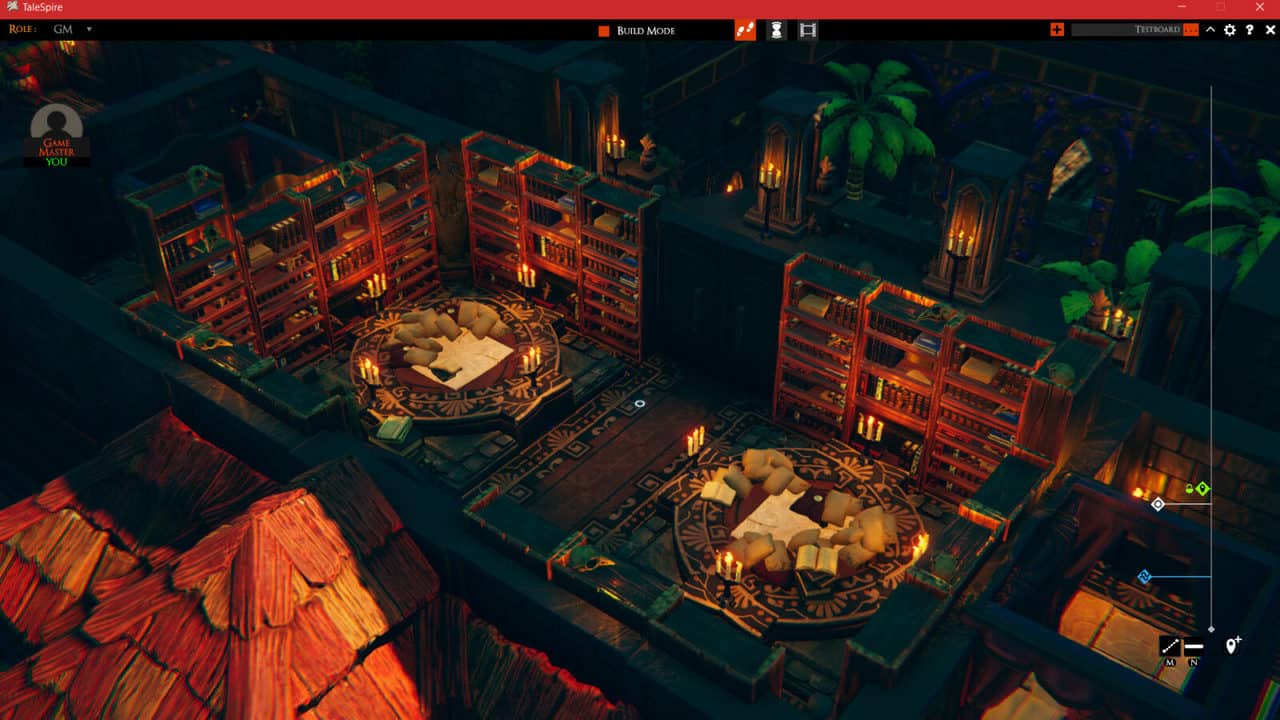Select the footprints movement tool
The image size is (1280, 720).
747,30
